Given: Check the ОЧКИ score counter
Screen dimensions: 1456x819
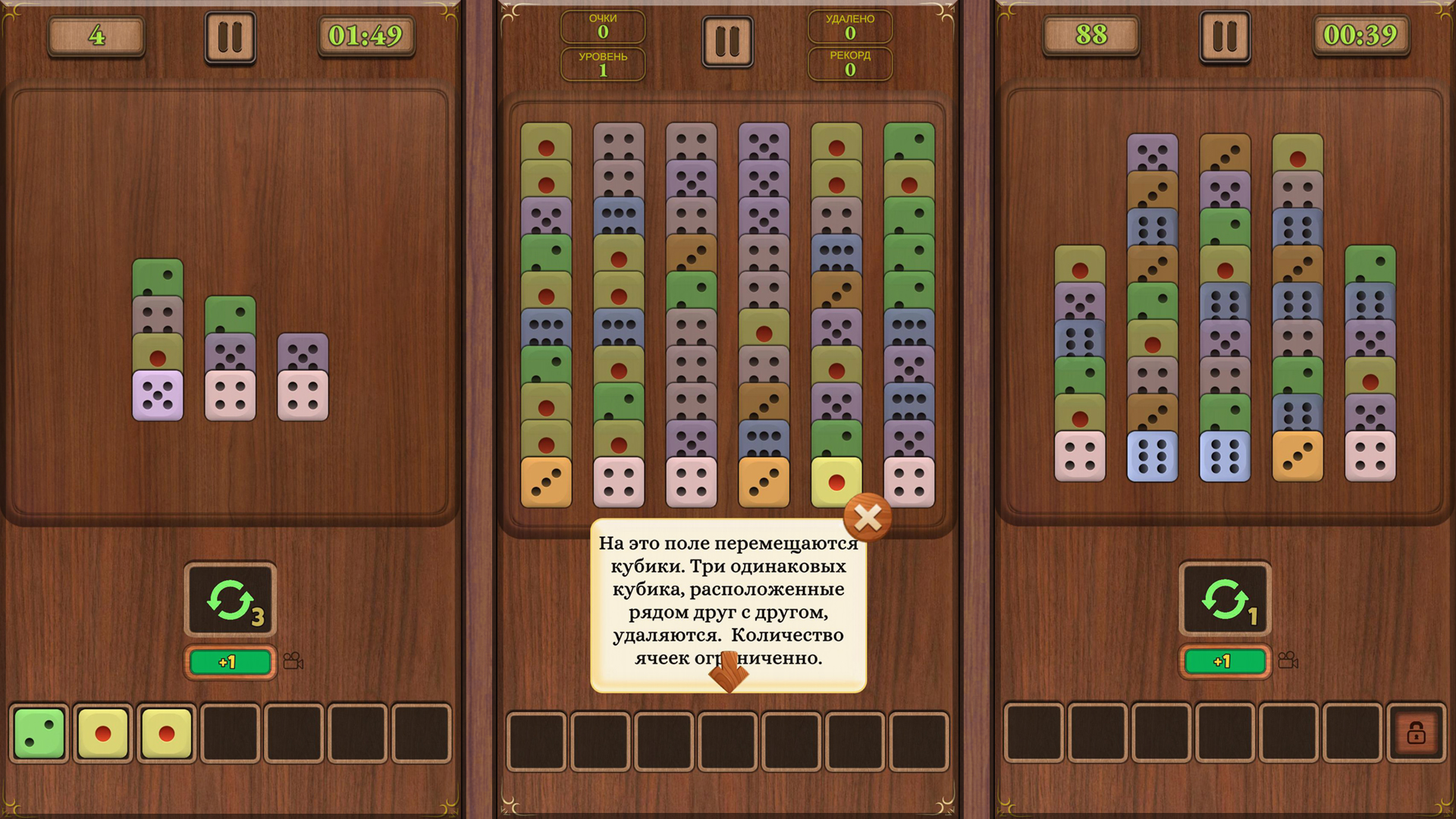Looking at the screenshot, I should pyautogui.click(x=603, y=27).
